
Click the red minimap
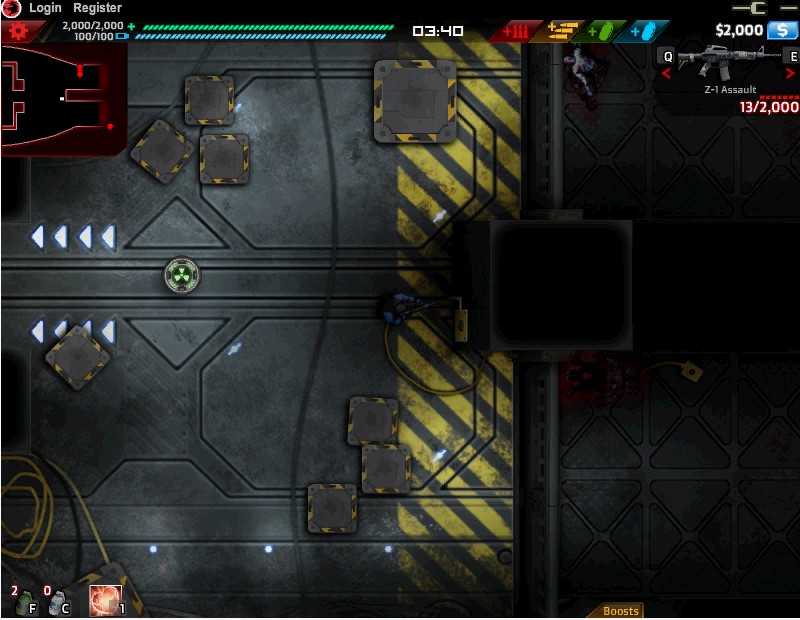pos(63,100)
